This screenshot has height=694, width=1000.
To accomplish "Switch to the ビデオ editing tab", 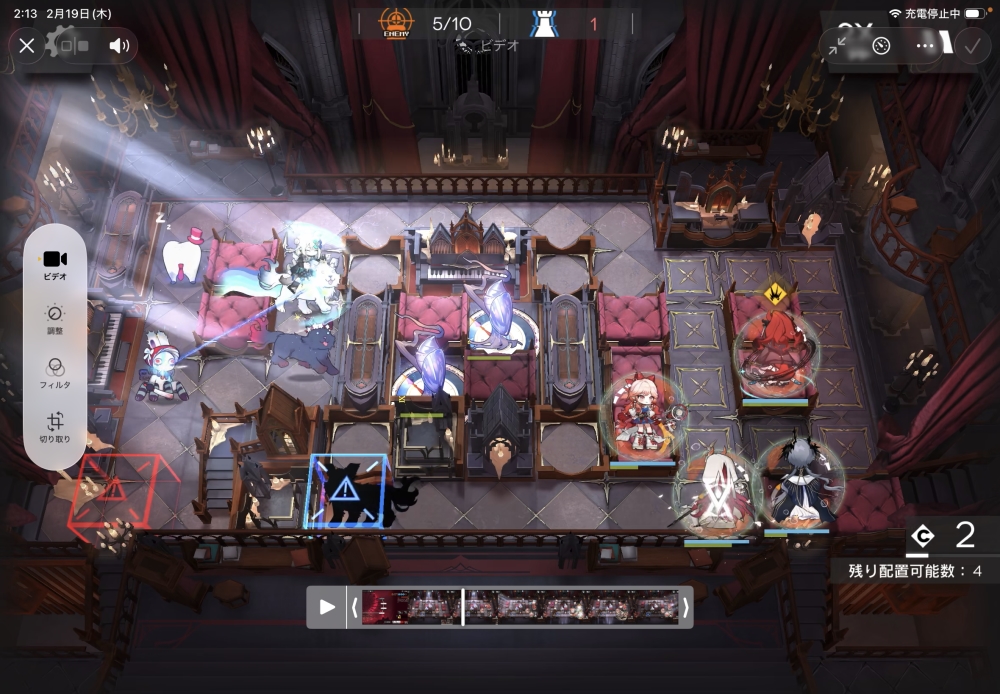I will click(55, 265).
